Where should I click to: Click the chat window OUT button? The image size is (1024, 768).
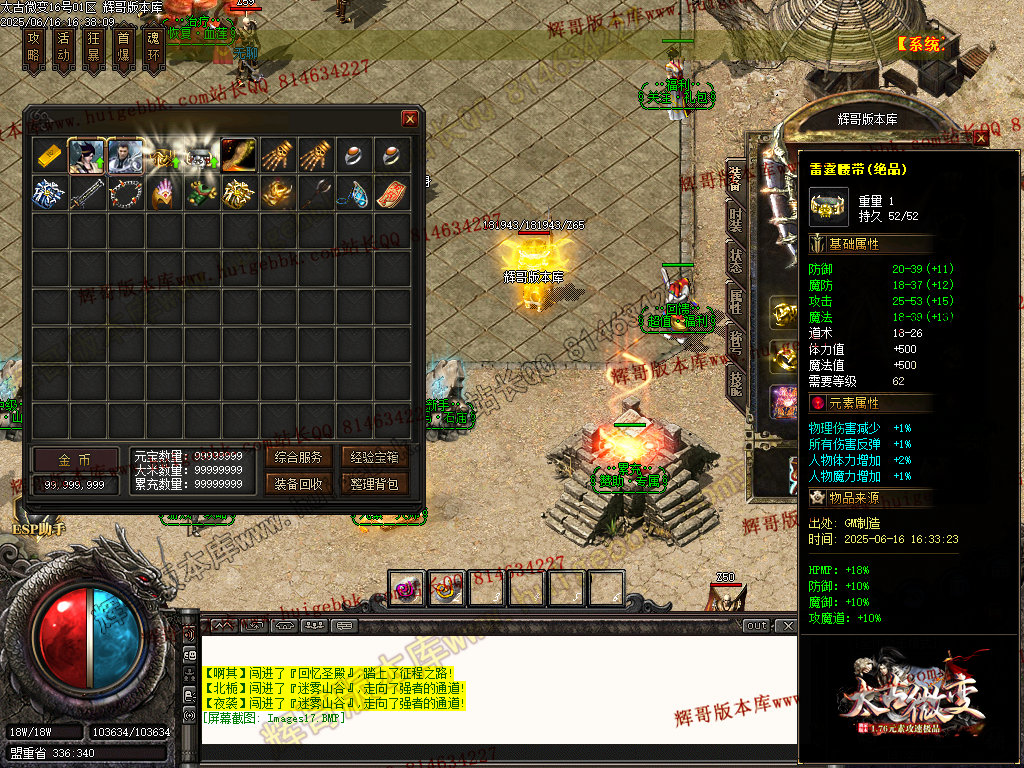tap(756, 626)
